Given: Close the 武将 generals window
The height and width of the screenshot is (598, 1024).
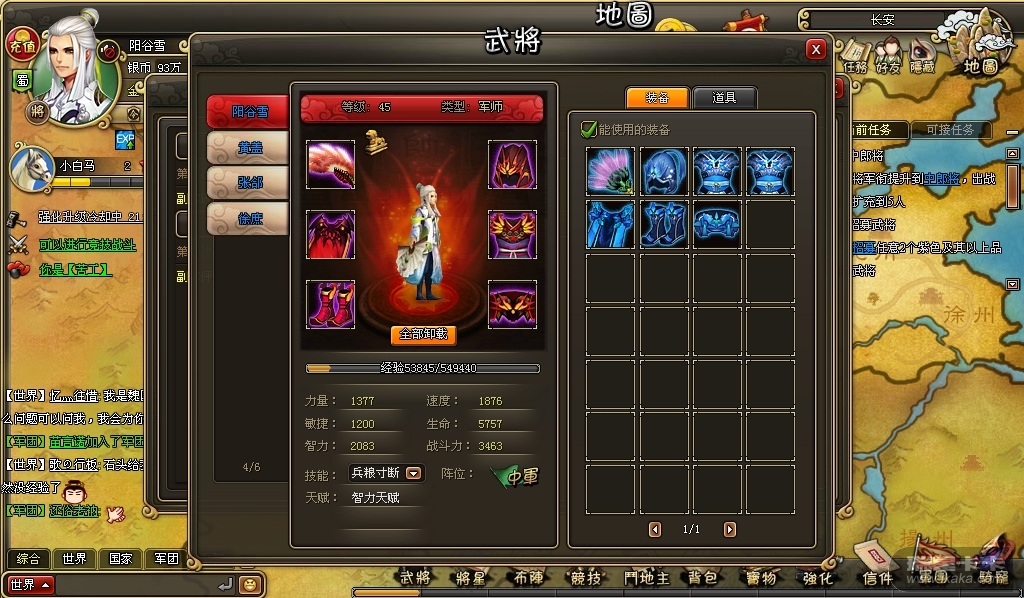Looking at the screenshot, I should click(x=816, y=49).
